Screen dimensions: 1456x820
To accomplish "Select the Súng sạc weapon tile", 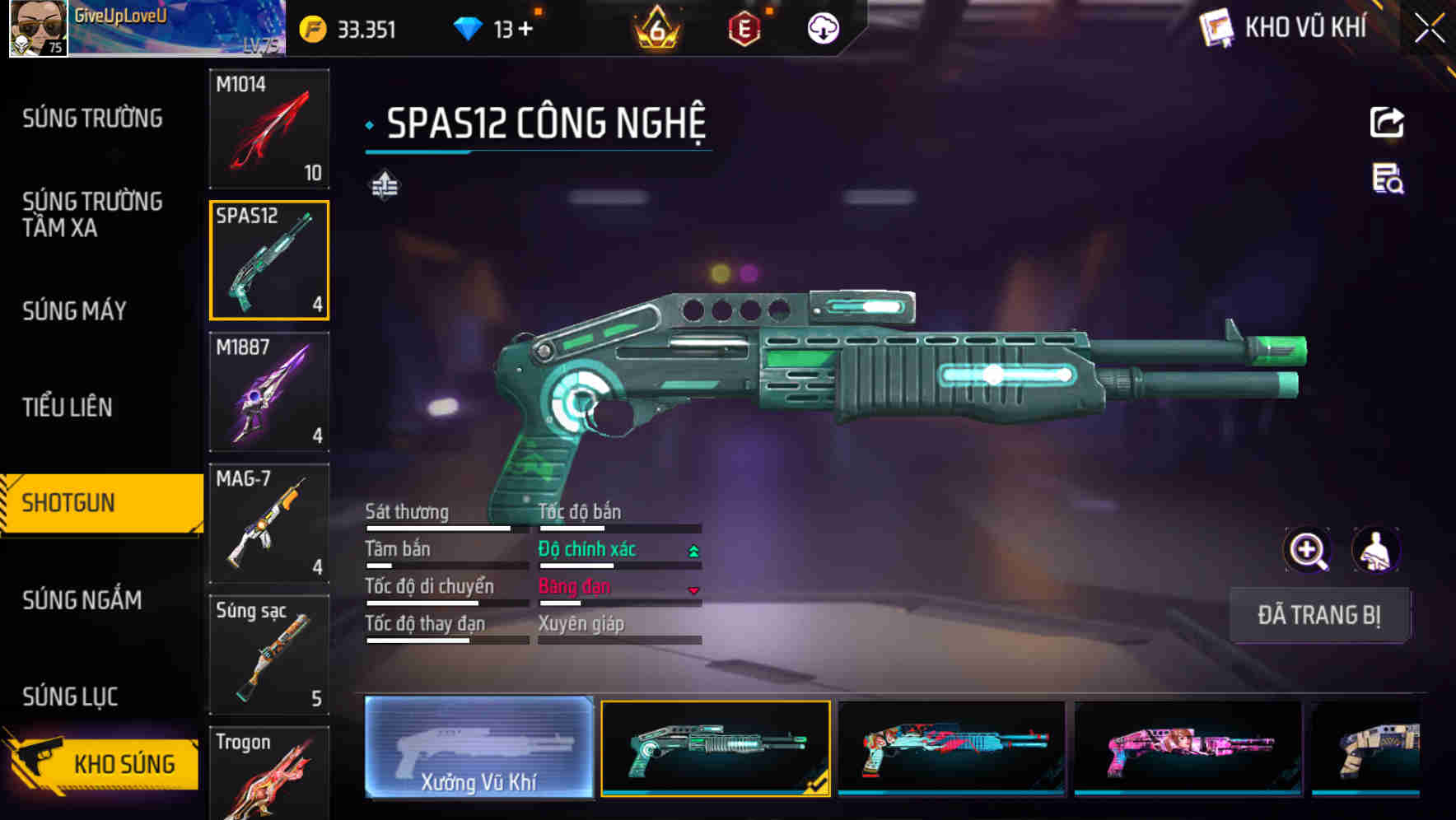I will click(269, 655).
